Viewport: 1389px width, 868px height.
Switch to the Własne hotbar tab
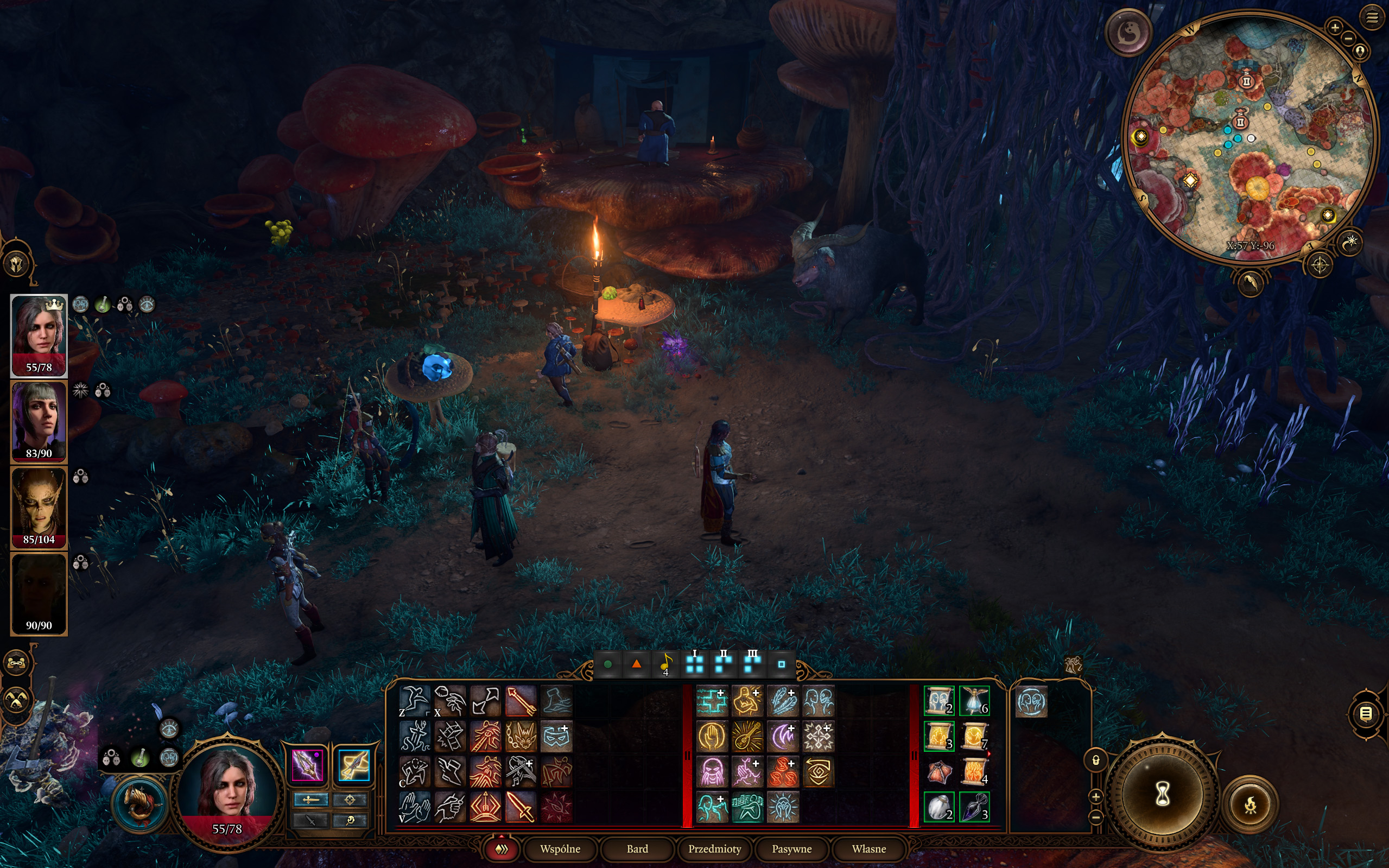868,848
